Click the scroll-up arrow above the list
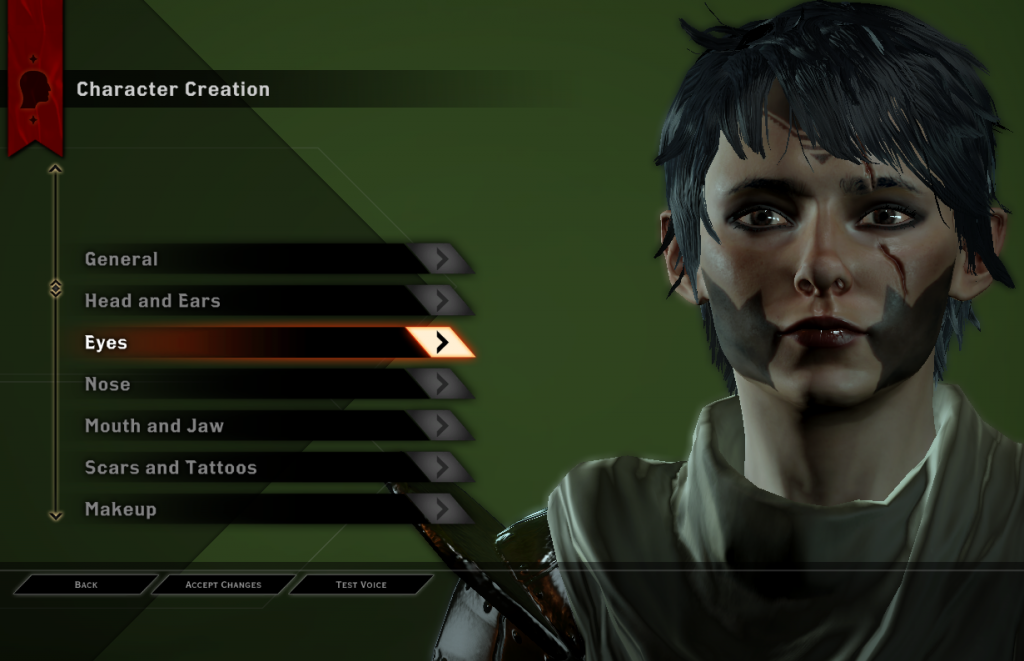 [x=55, y=169]
